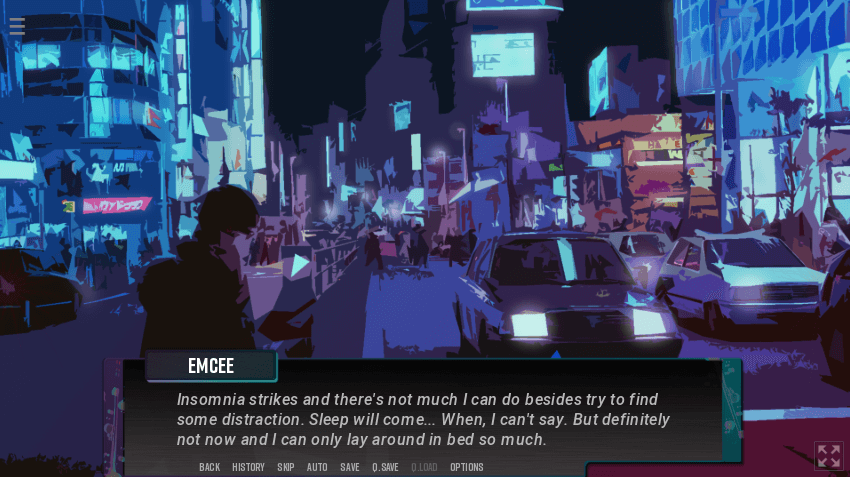Toggle Auto dialogue advance

pyautogui.click(x=317, y=467)
